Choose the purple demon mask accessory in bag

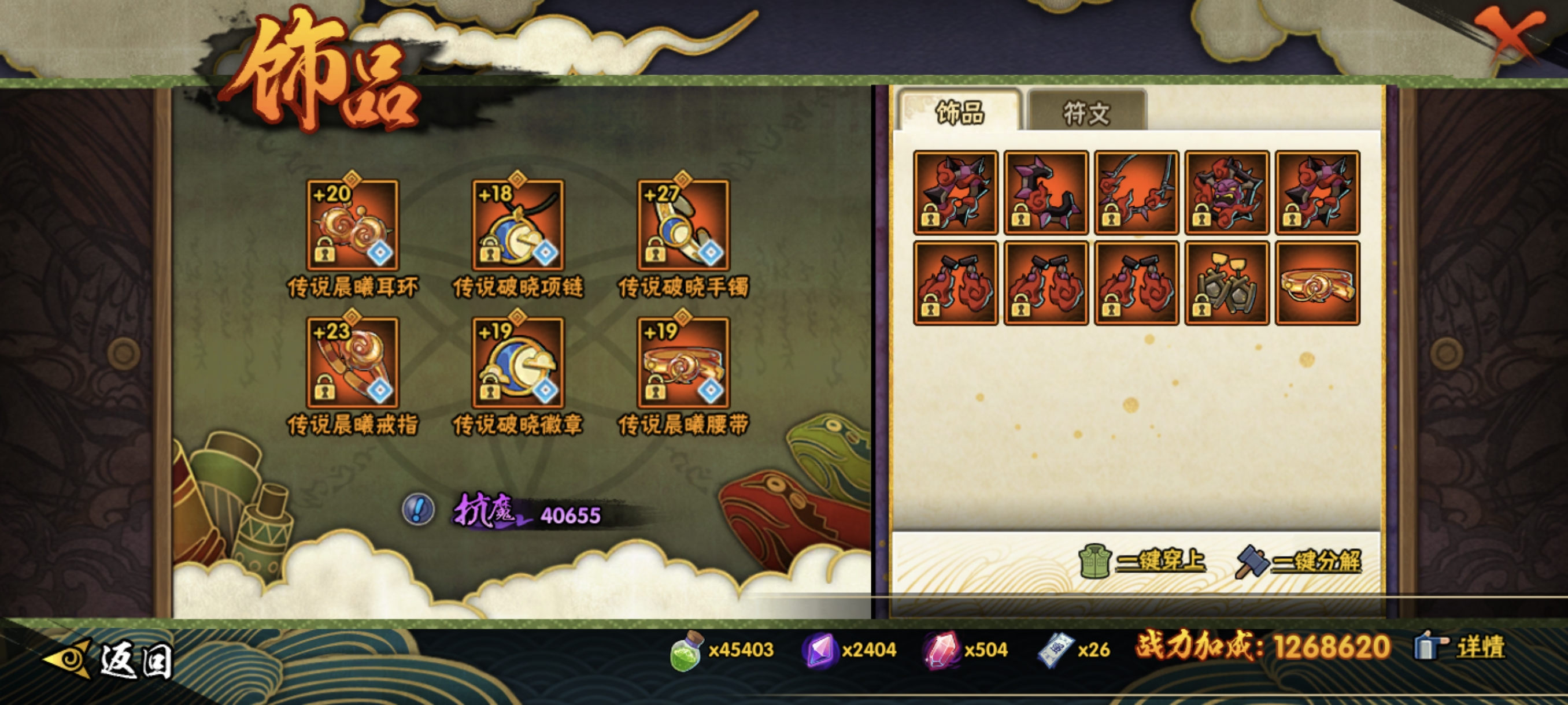coord(1226,192)
